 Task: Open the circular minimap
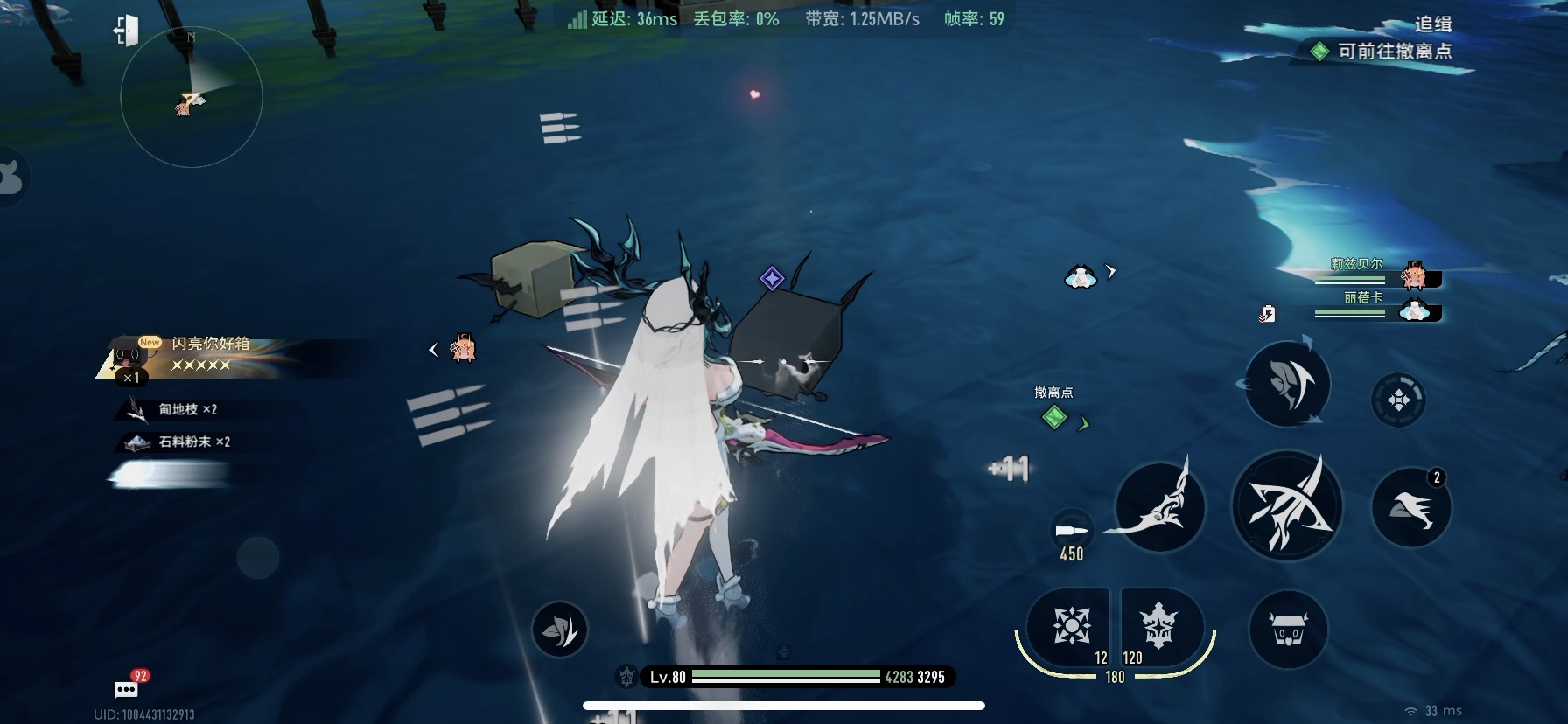(191, 97)
